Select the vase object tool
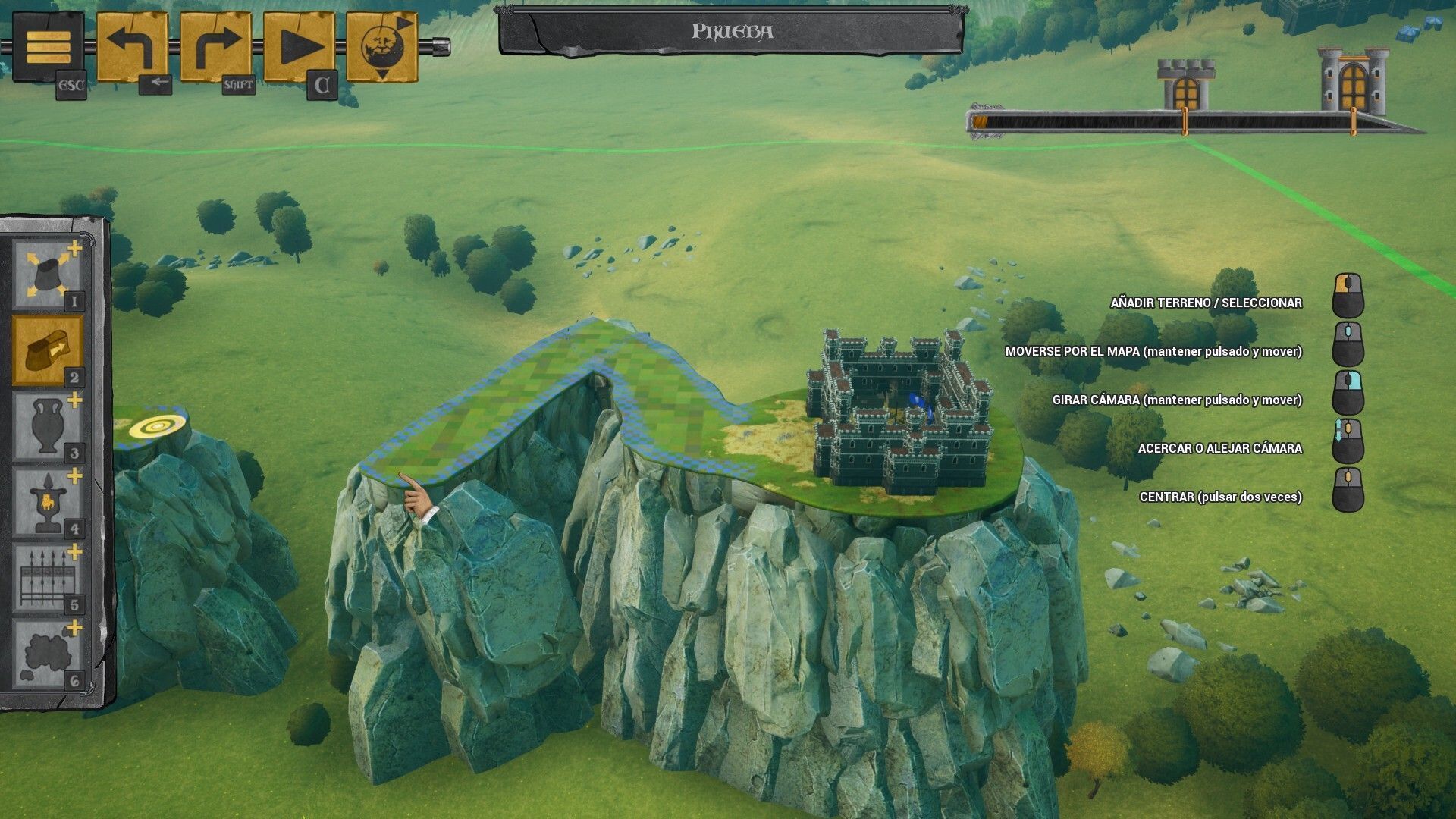1456x819 pixels. [x=47, y=426]
